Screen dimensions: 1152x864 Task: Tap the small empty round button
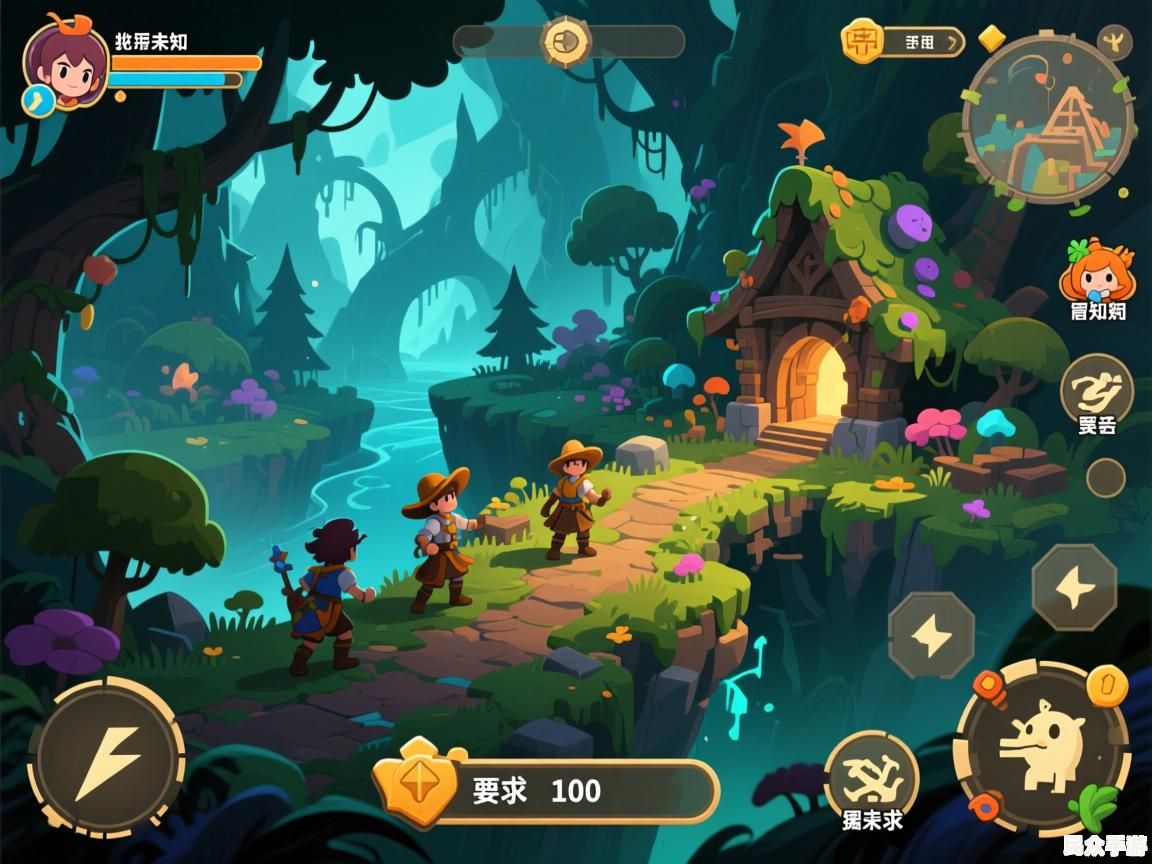coord(1106,478)
